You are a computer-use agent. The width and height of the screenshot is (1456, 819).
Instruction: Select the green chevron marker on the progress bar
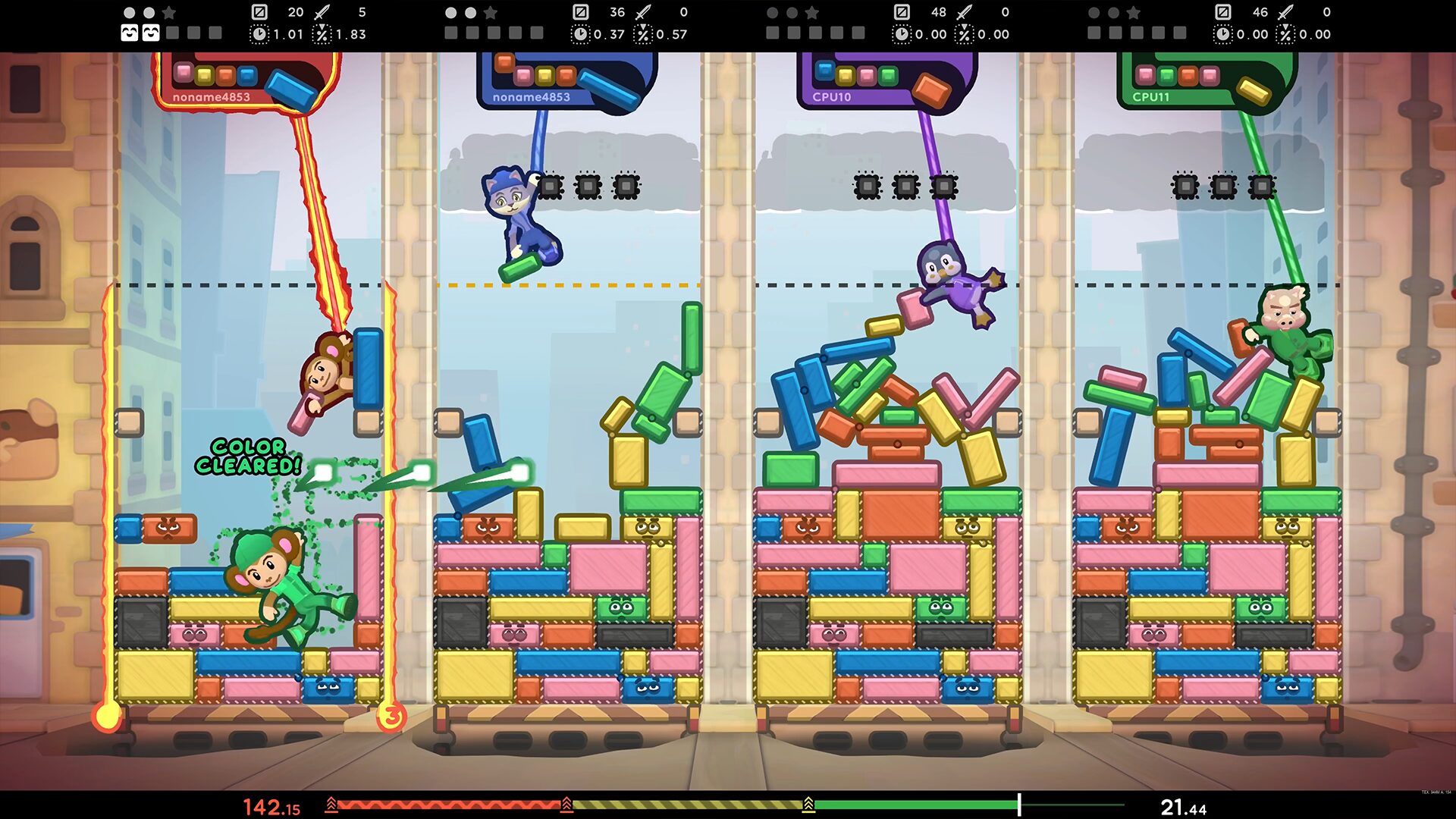808,805
